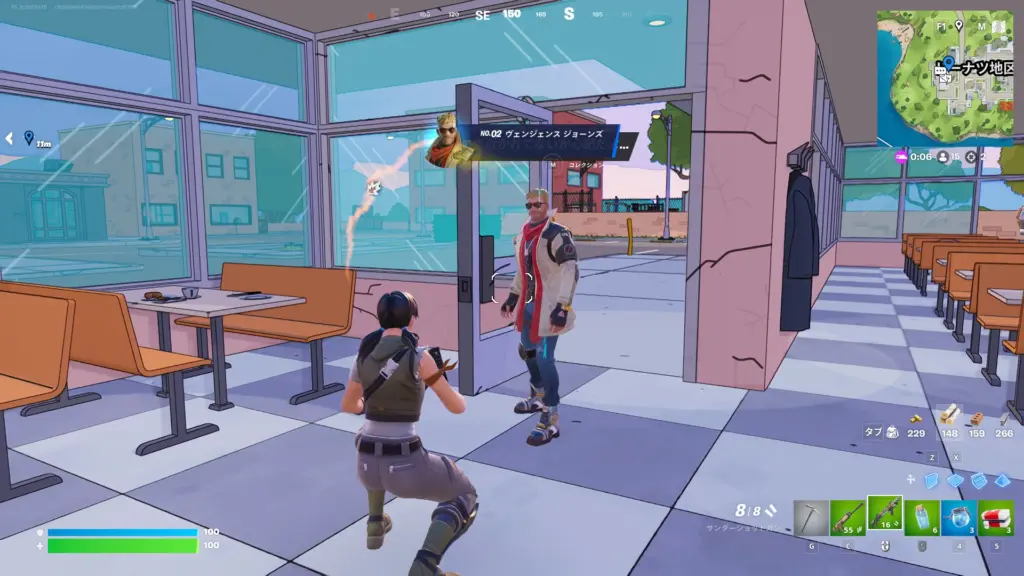1024x576 pixels.
Task: Choose the floor building piece
Action: click(957, 481)
